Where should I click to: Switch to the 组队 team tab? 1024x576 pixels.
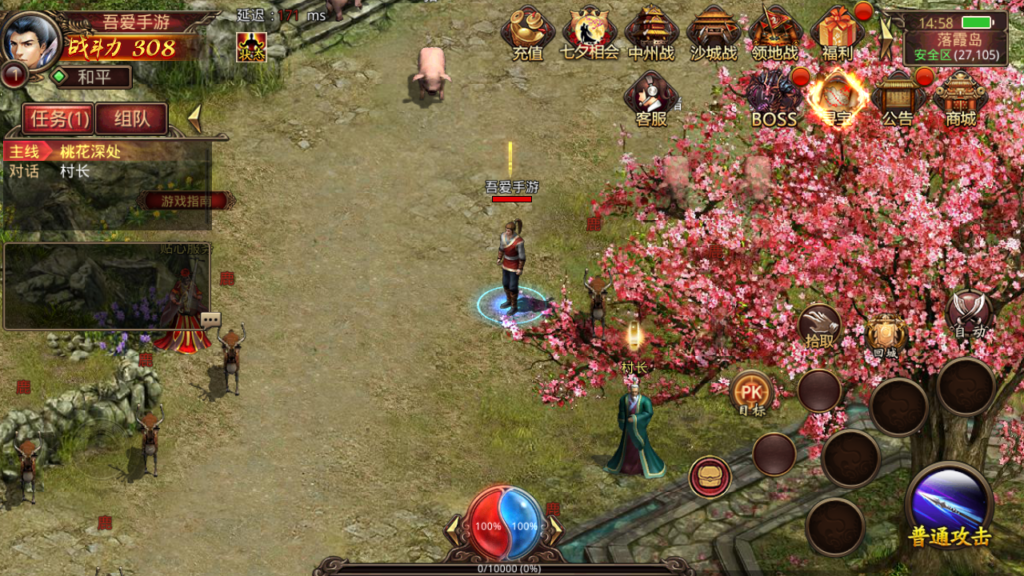pos(131,119)
